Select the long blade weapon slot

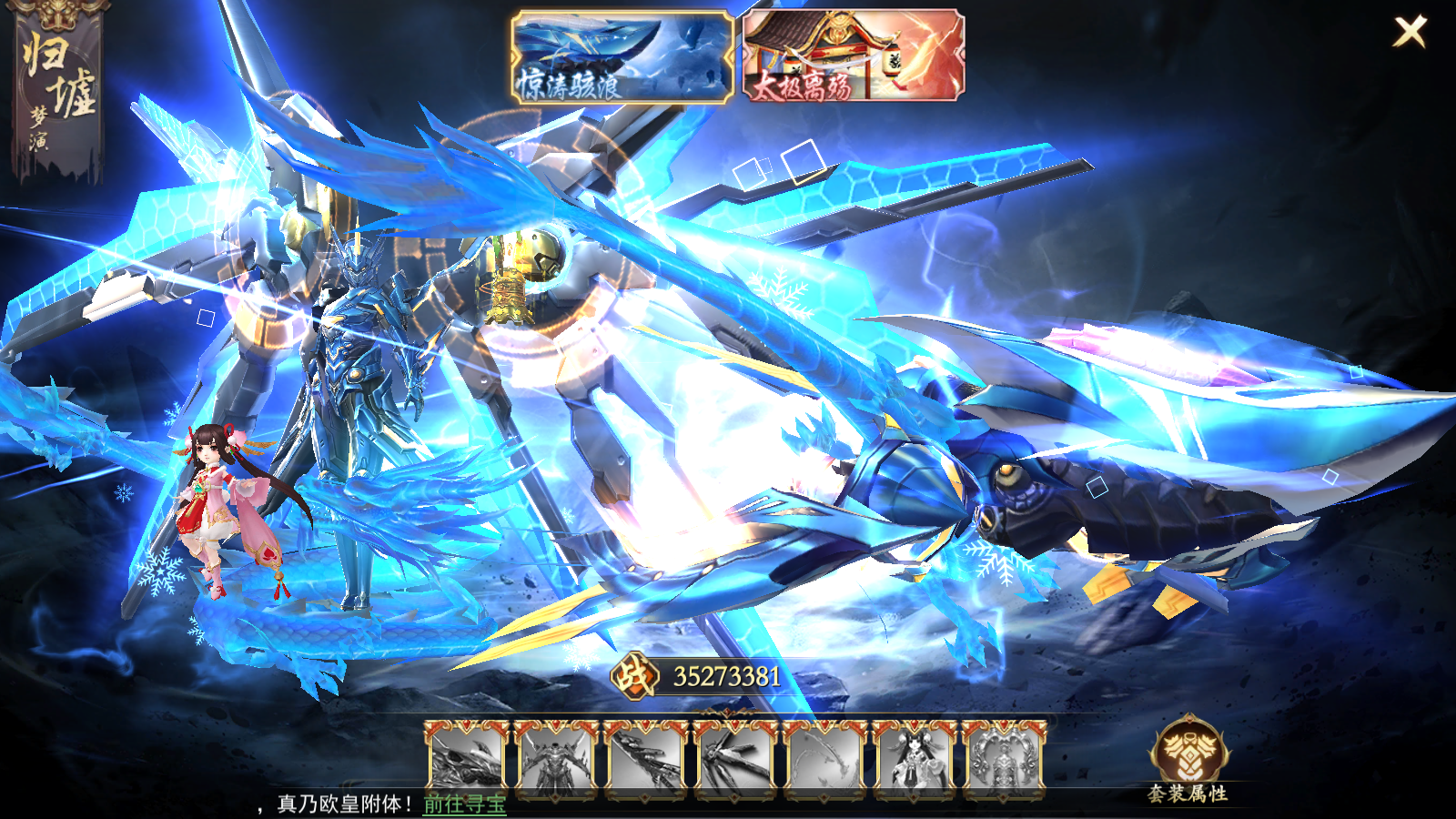pos(645,760)
